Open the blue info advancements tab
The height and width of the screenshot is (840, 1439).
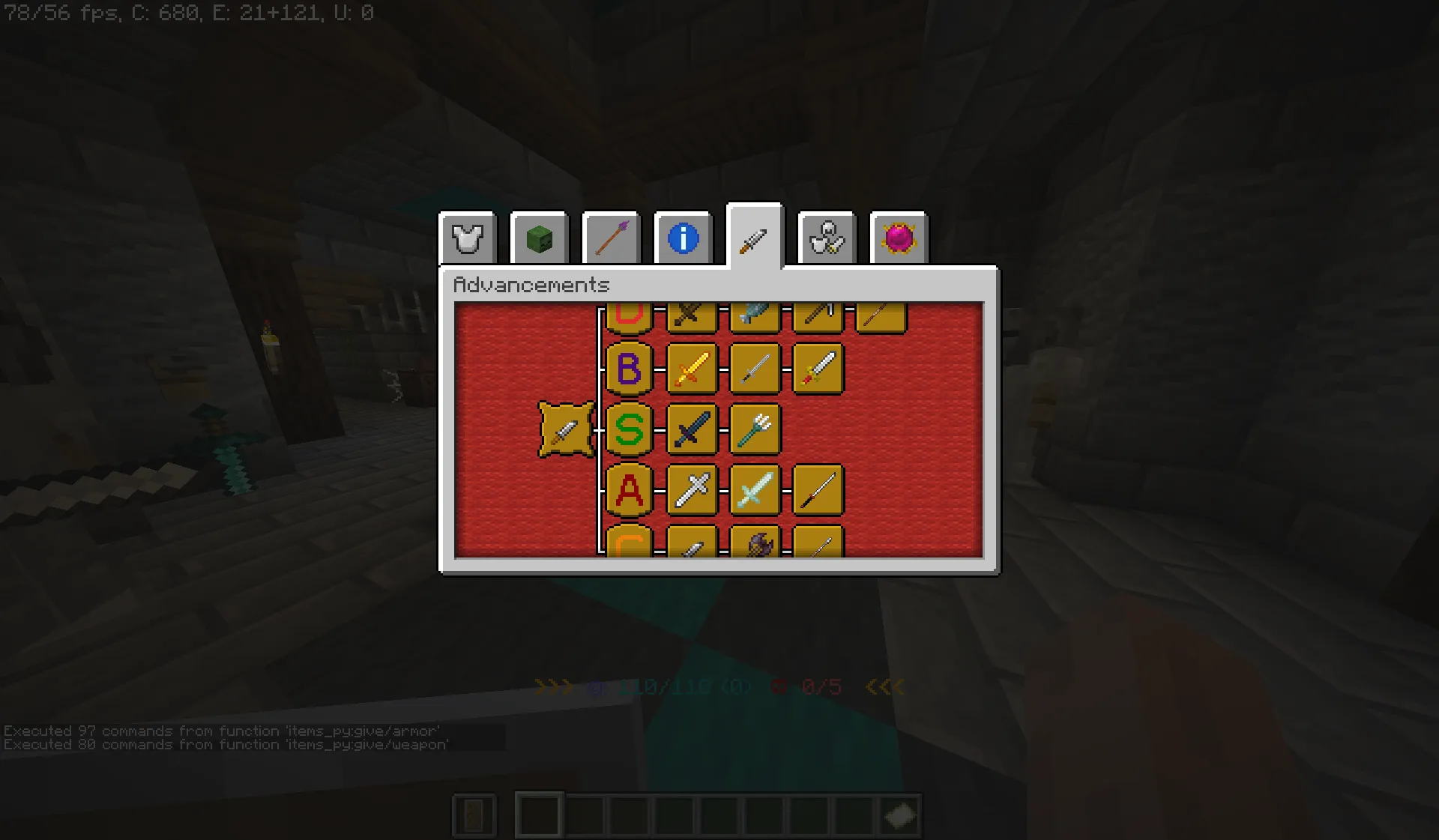point(683,238)
